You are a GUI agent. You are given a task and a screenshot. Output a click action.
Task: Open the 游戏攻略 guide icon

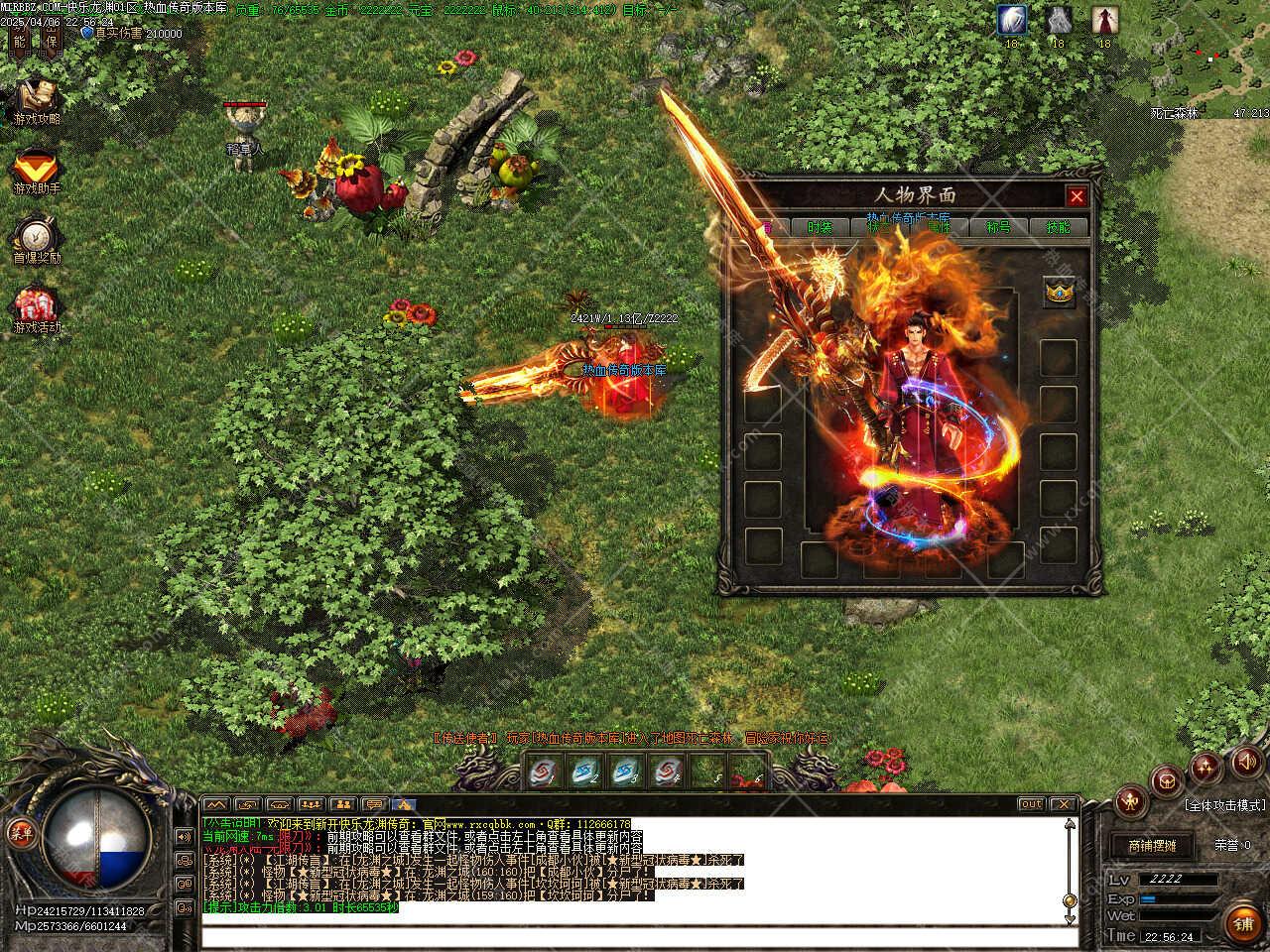(x=37, y=97)
